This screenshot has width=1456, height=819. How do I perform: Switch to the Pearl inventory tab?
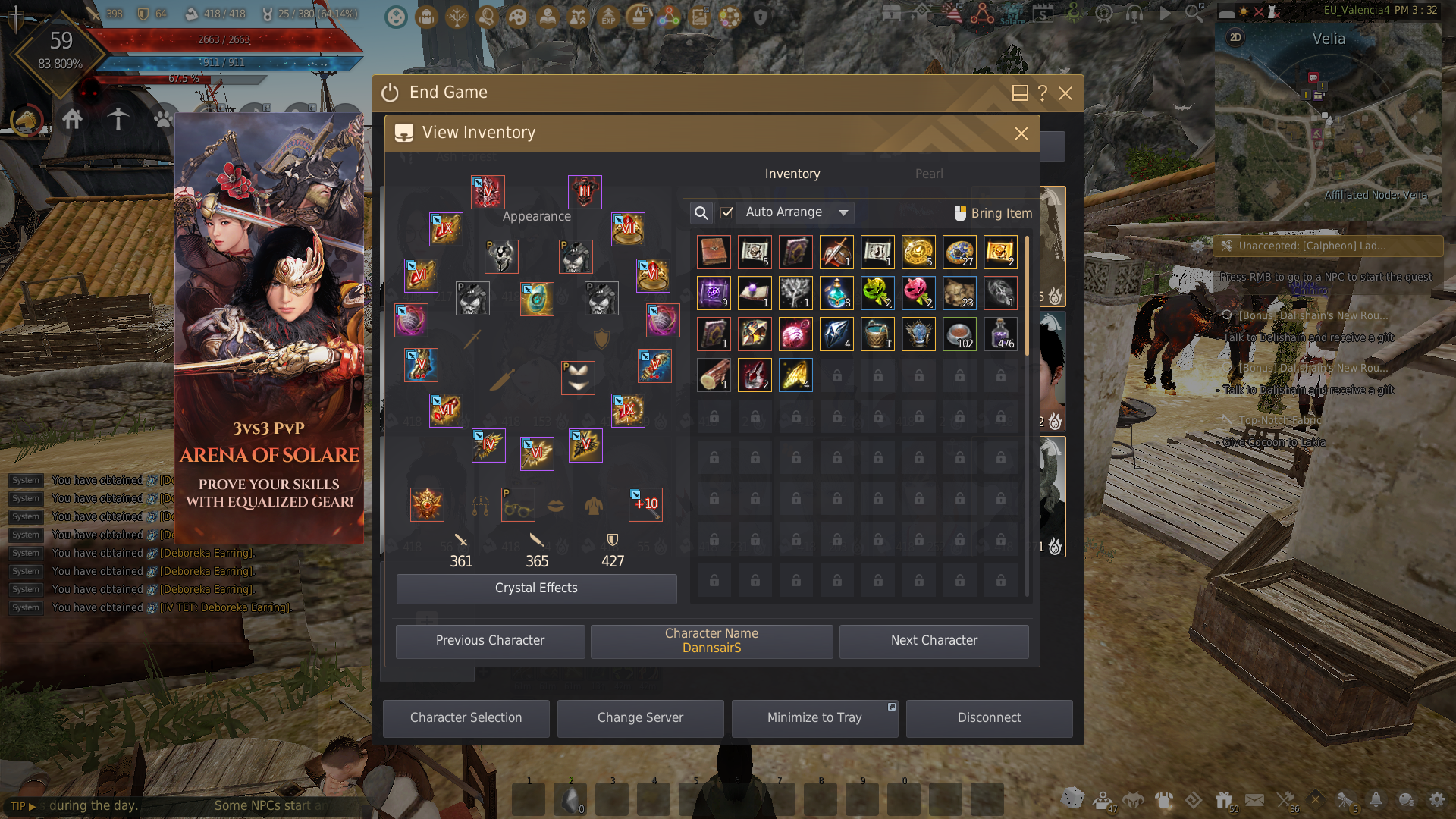[x=929, y=174]
